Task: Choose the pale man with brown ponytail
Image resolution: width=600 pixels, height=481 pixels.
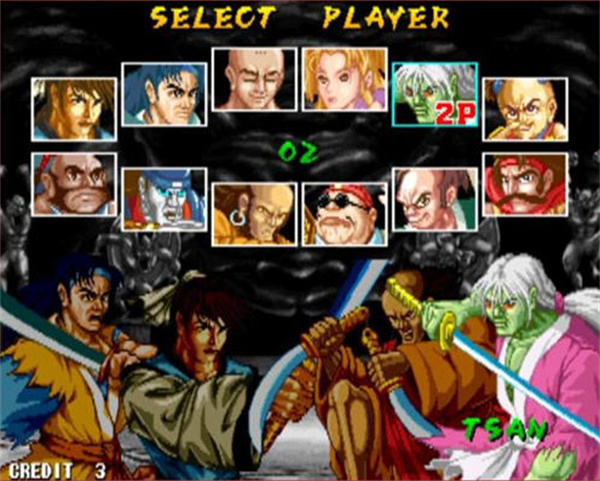Action: tap(434, 199)
